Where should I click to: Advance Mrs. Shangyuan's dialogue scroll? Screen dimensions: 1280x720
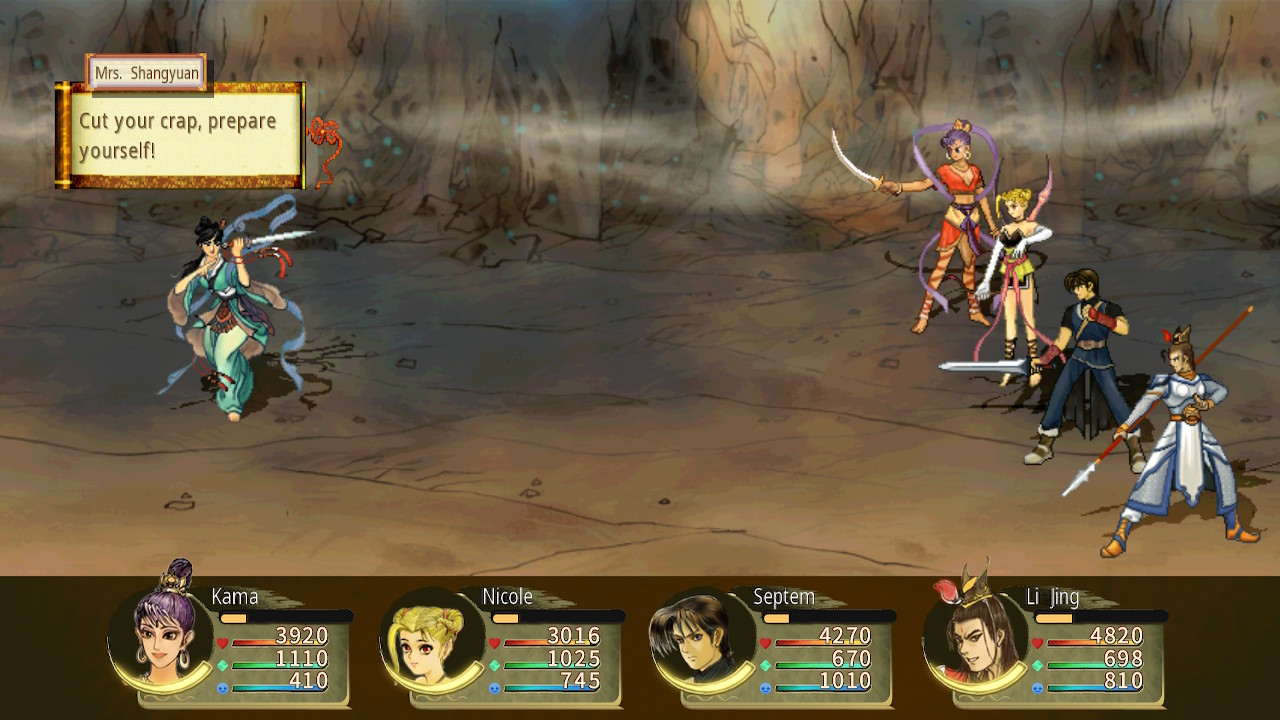pos(180,135)
